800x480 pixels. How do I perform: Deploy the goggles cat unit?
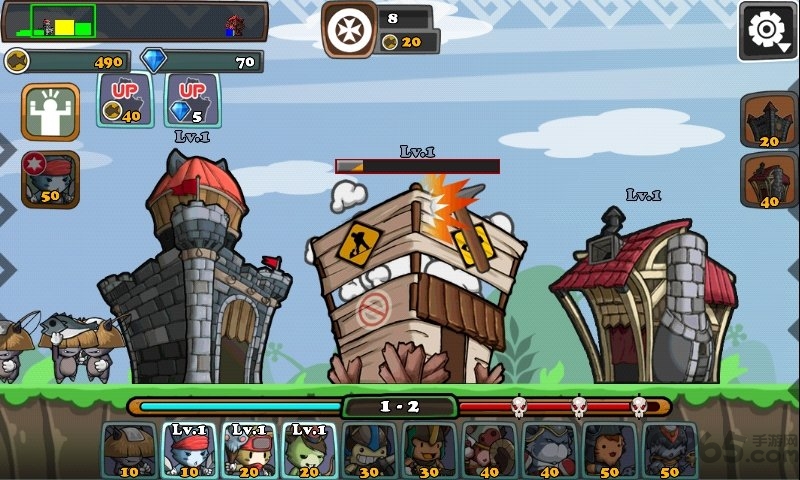pos(249,449)
